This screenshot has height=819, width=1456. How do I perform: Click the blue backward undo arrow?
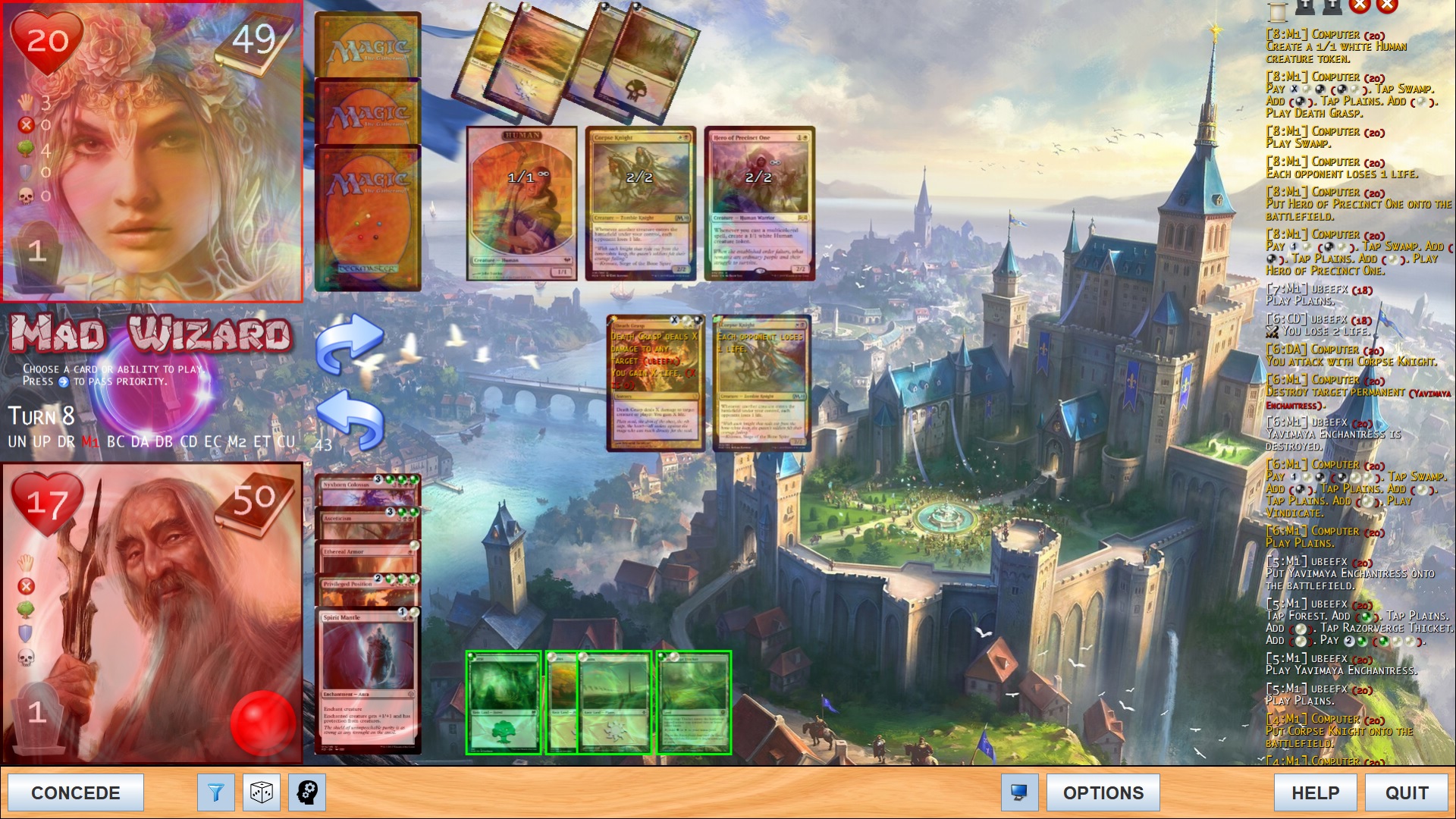tap(349, 419)
